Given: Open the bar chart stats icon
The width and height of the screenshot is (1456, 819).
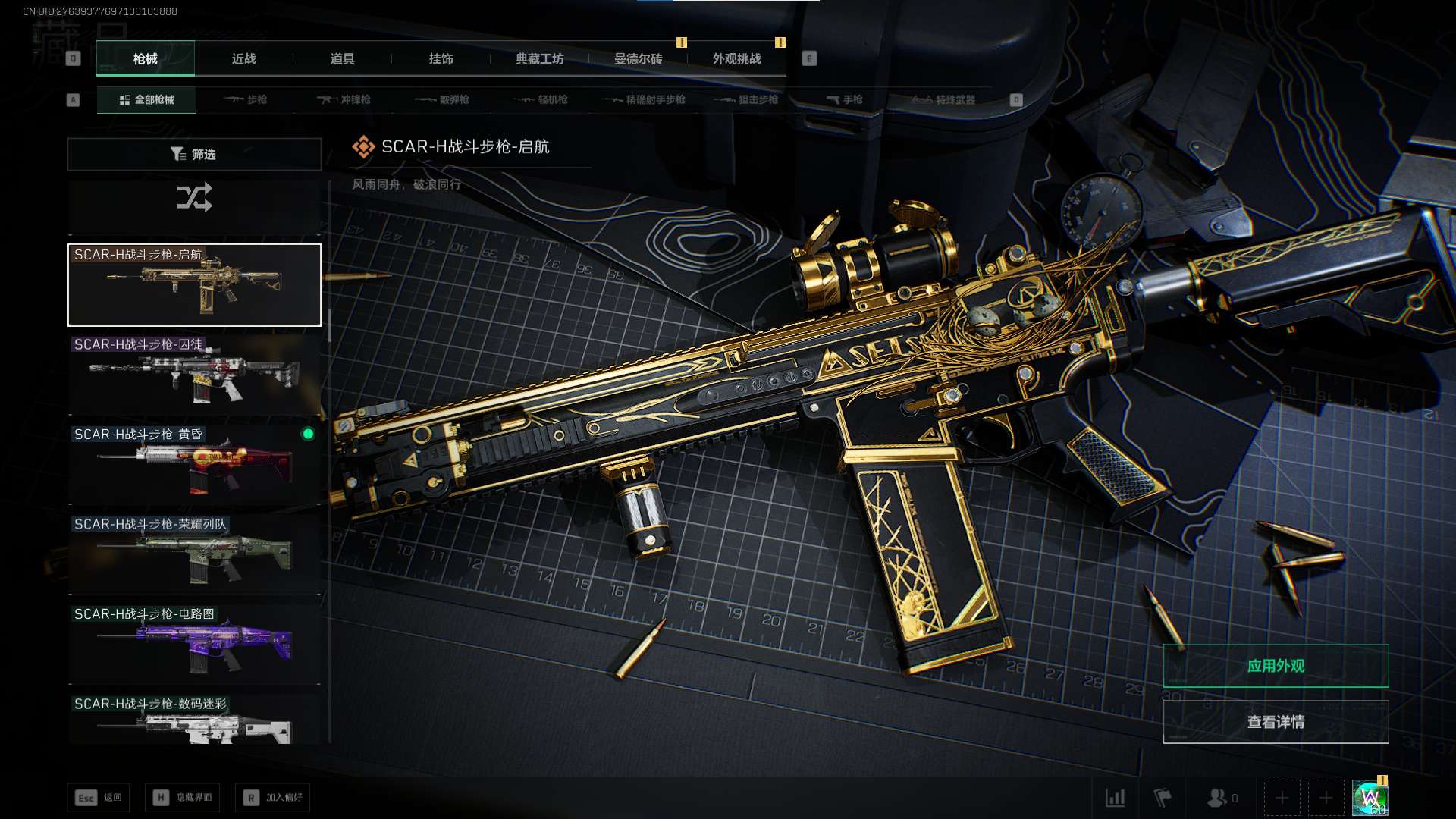Looking at the screenshot, I should (x=1116, y=798).
